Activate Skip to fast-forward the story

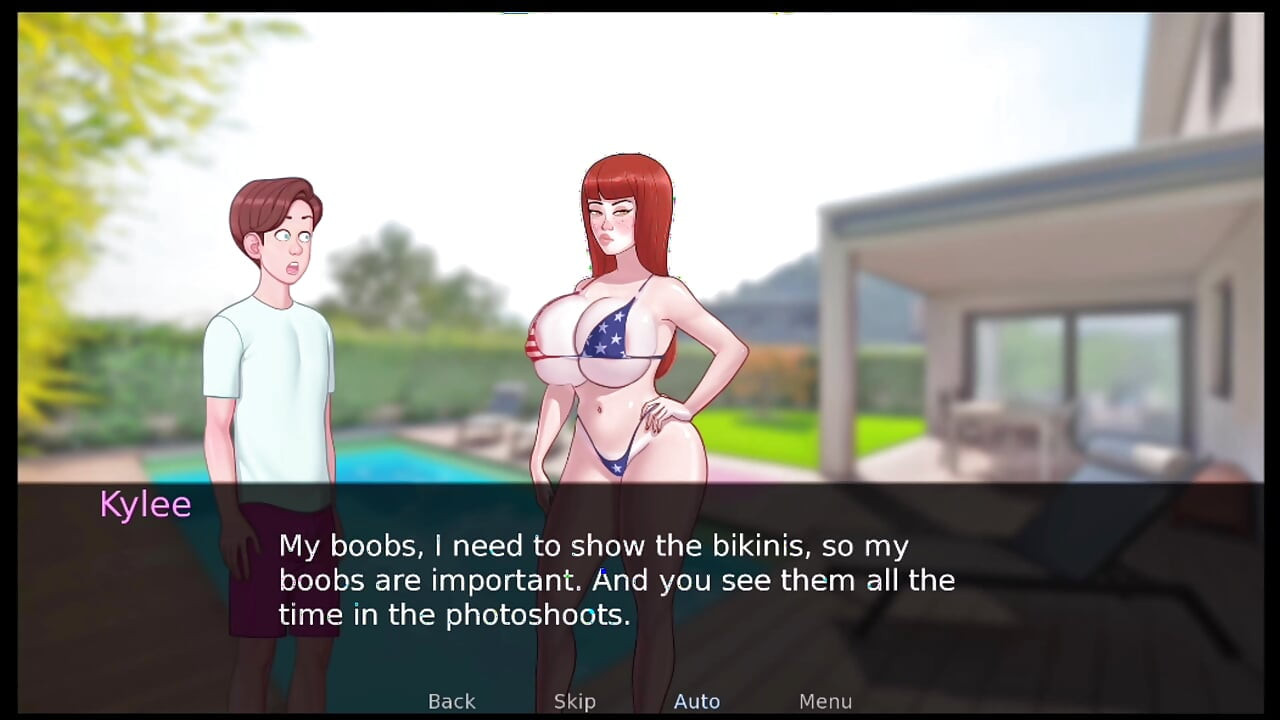[x=574, y=701]
